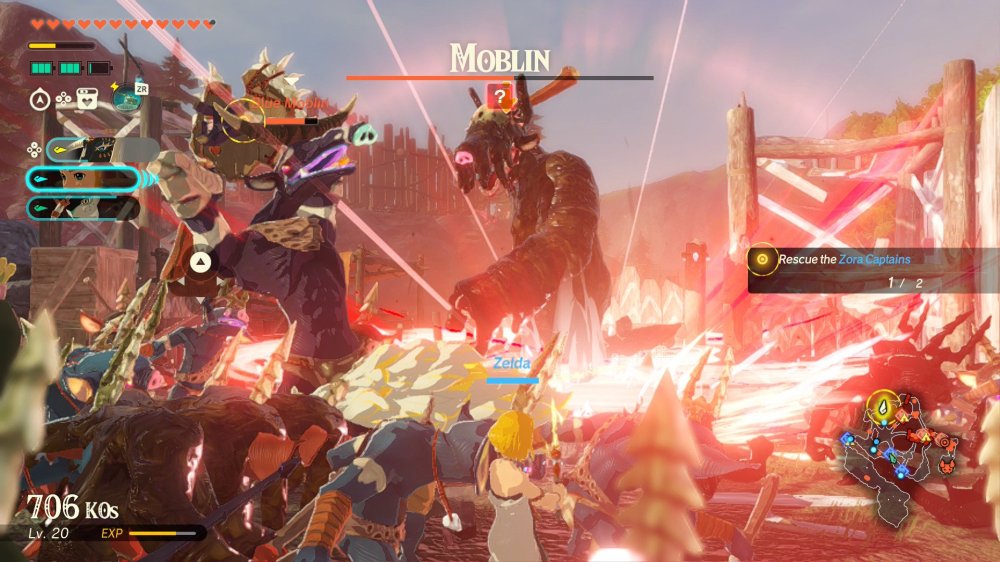Viewport: 1000px width, 562px height.
Task: Click the yellow-circled player marker on minimap
Action: pyautogui.click(x=883, y=407)
